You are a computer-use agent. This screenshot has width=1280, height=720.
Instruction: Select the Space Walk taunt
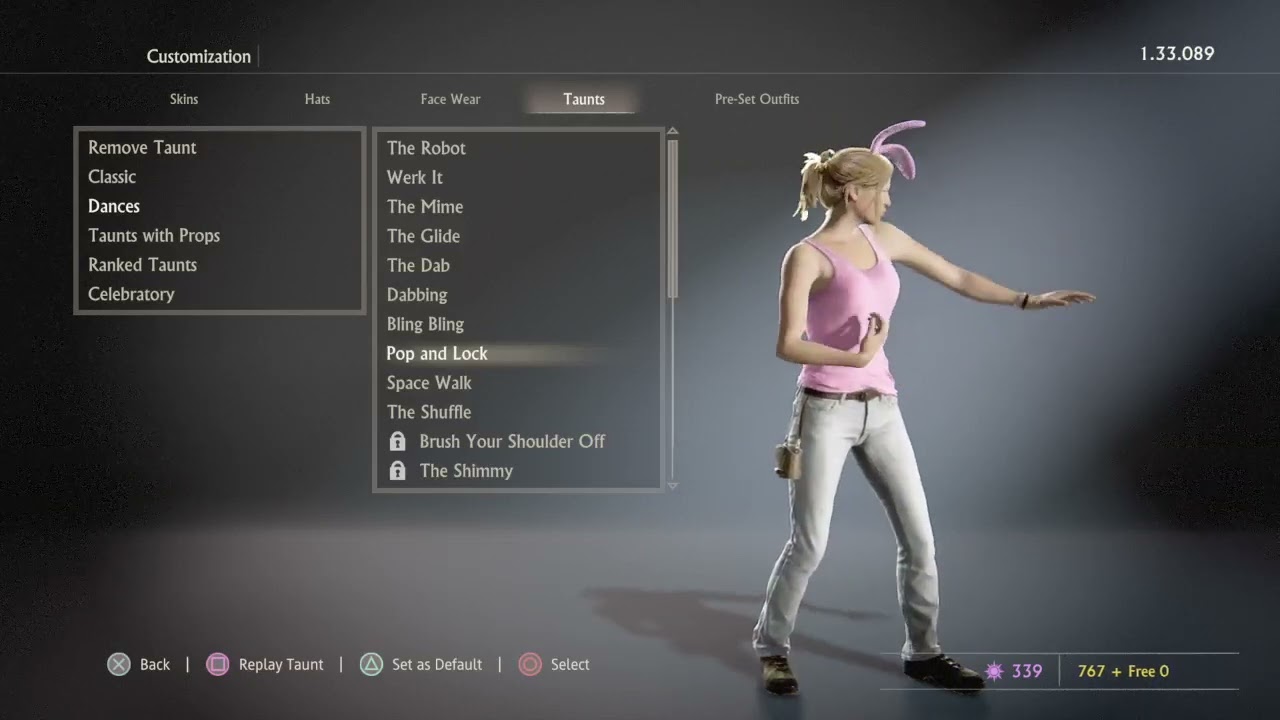tap(429, 383)
